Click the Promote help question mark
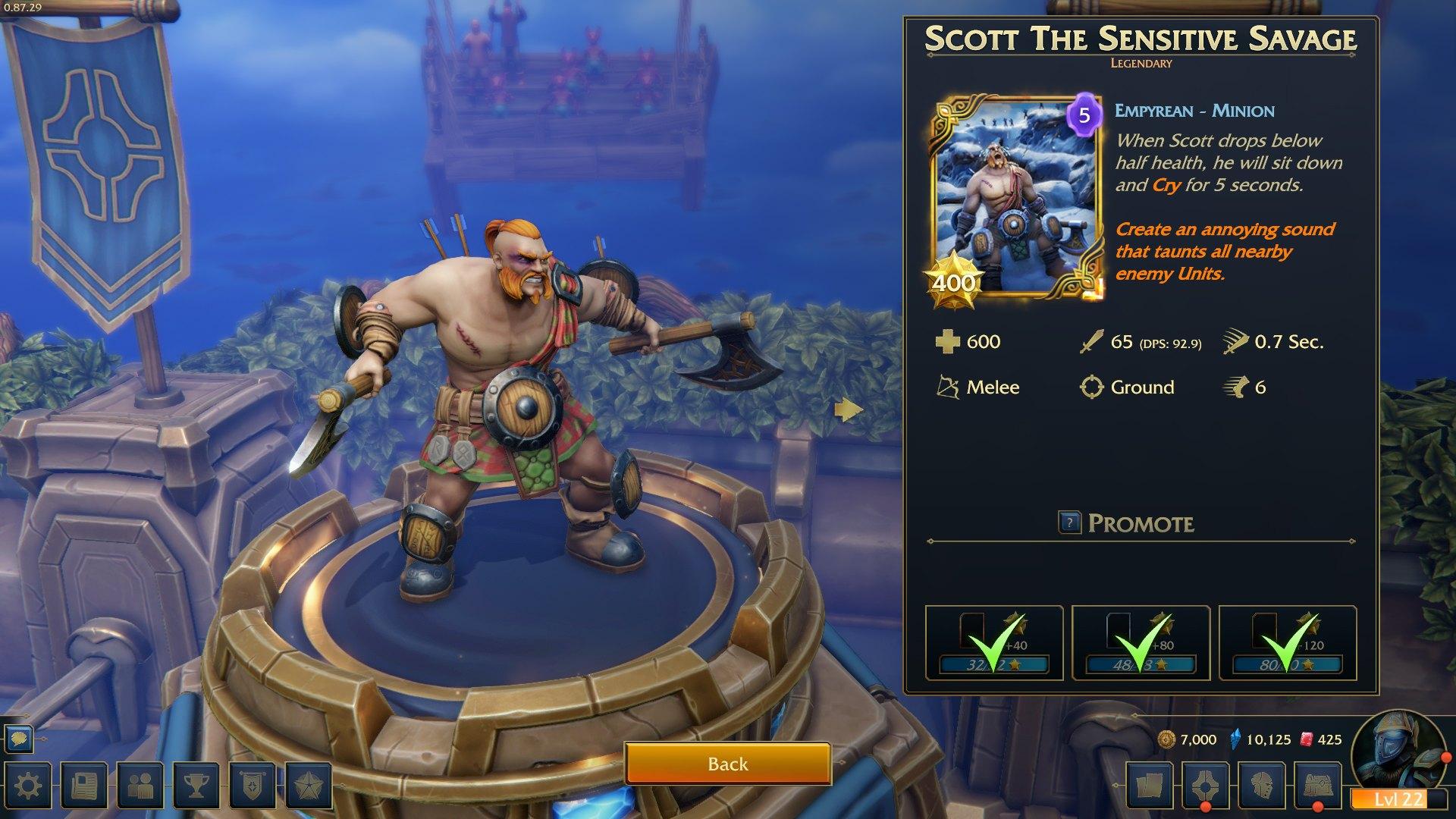 click(1070, 523)
